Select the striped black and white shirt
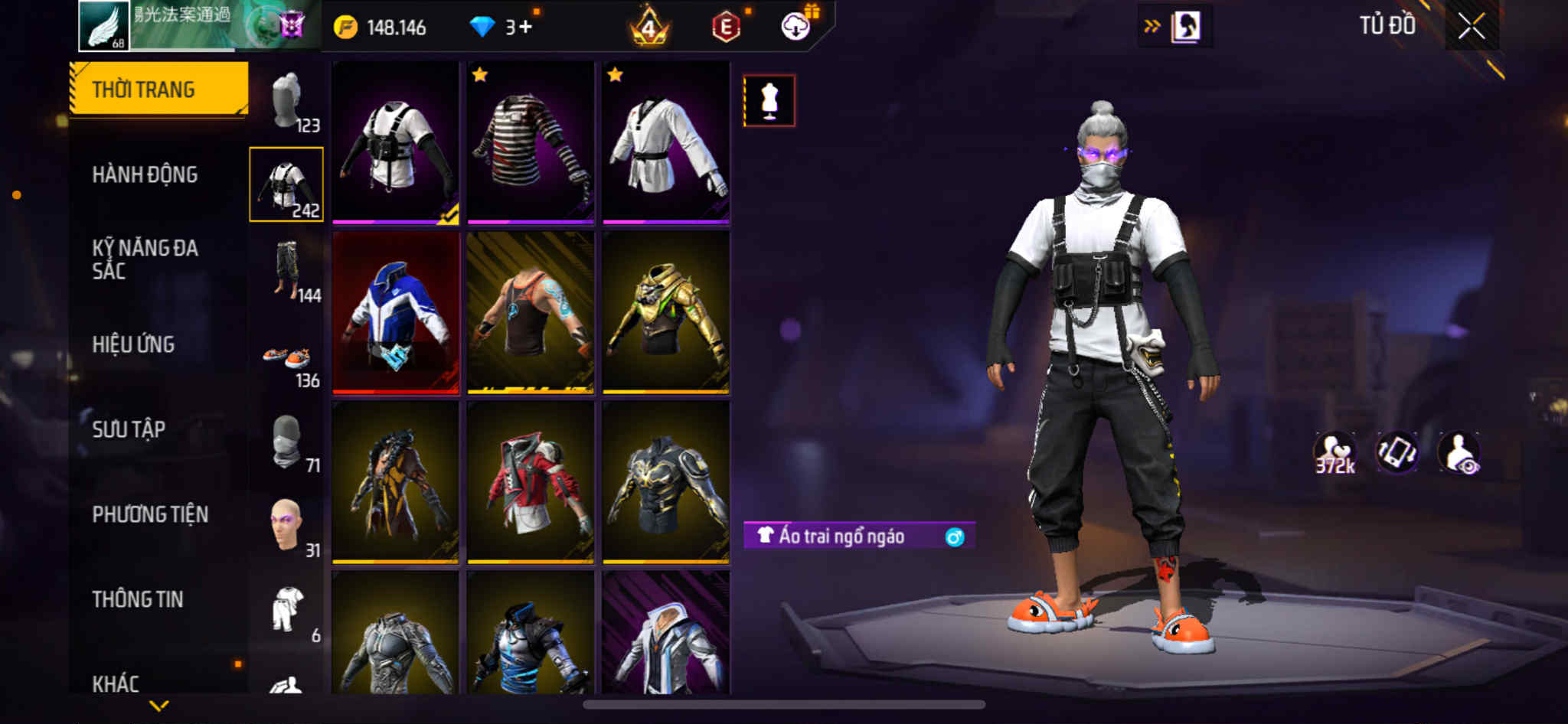Viewport: 1568px width, 724px height. coord(531,143)
